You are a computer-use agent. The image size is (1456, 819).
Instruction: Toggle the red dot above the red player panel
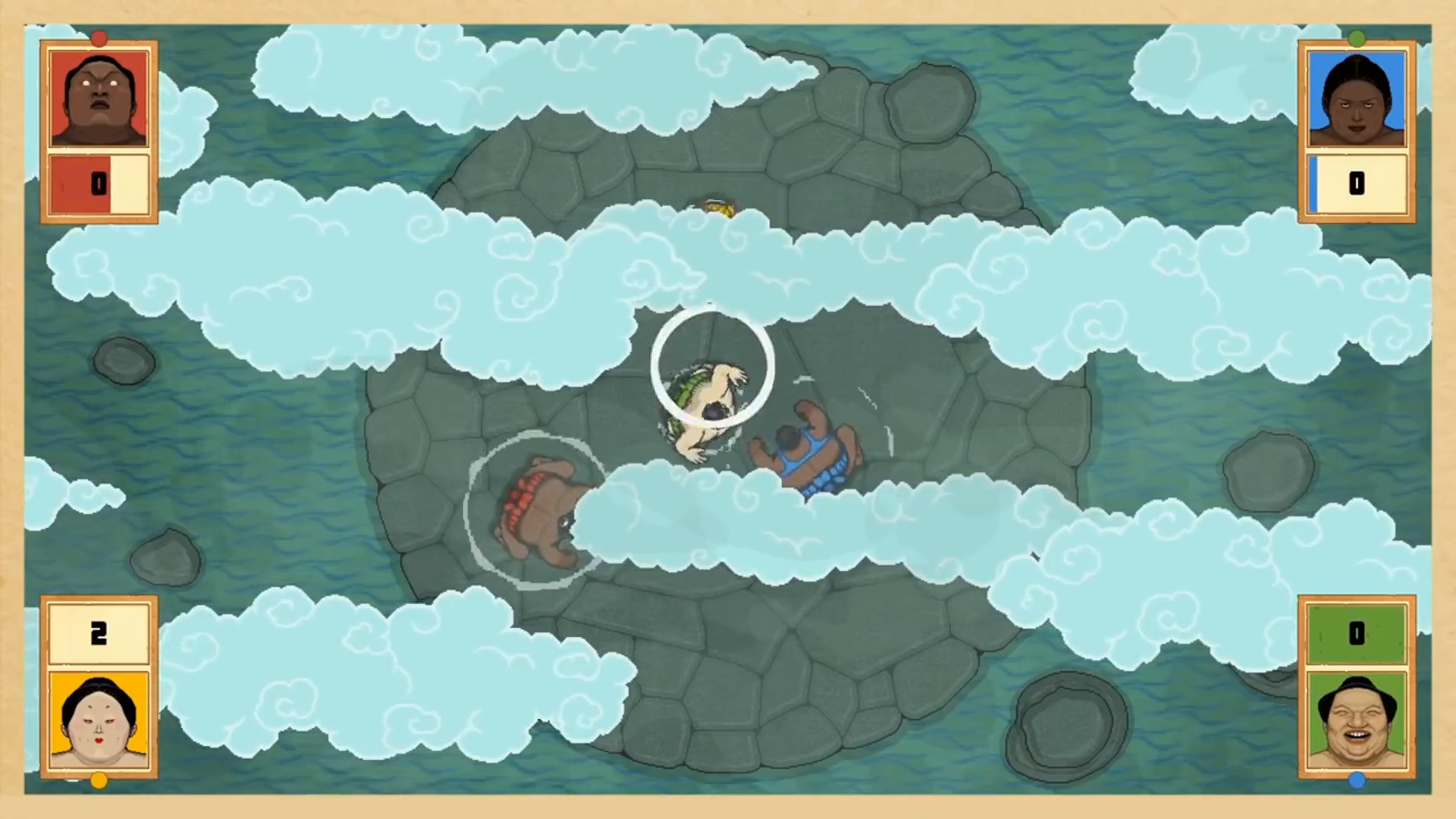click(99, 38)
